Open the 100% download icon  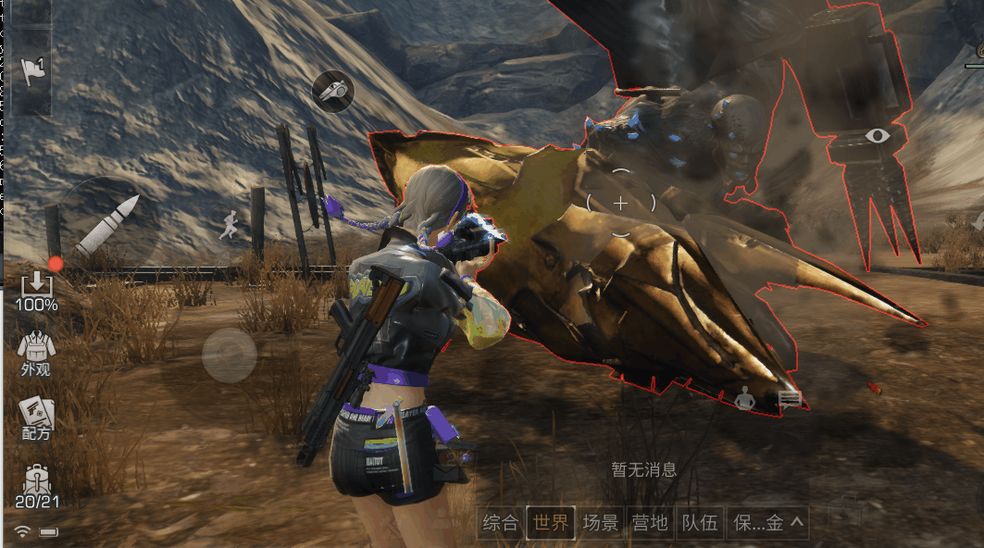pyautogui.click(x=36, y=290)
